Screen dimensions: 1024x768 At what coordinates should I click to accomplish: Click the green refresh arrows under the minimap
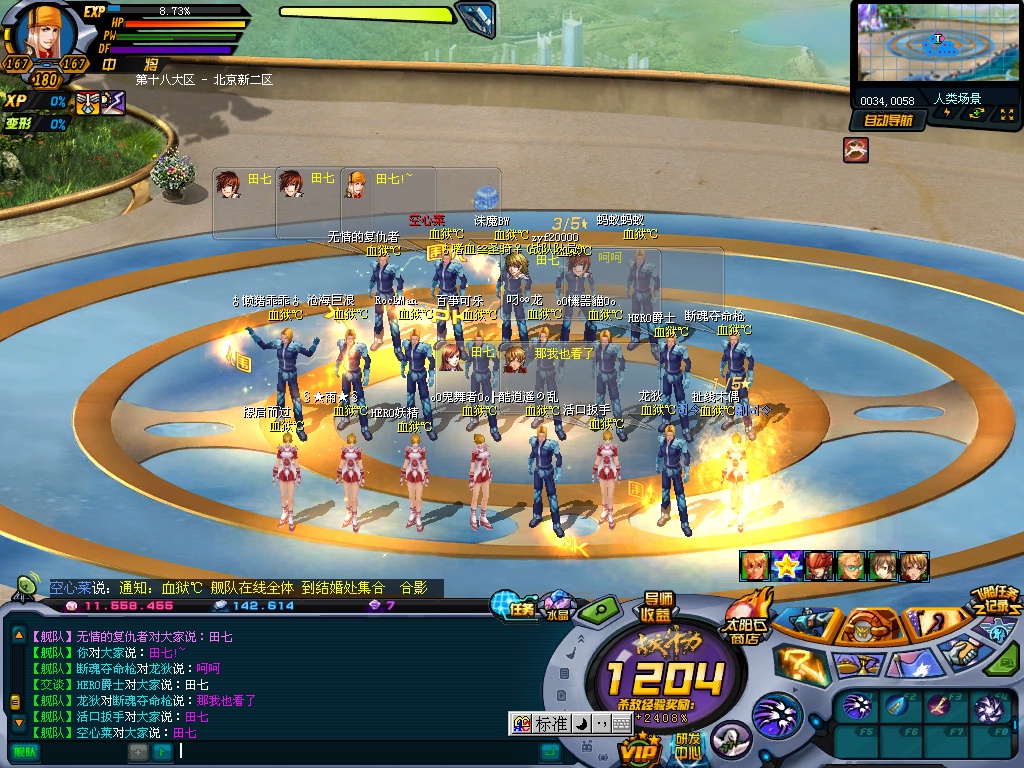coord(976,113)
